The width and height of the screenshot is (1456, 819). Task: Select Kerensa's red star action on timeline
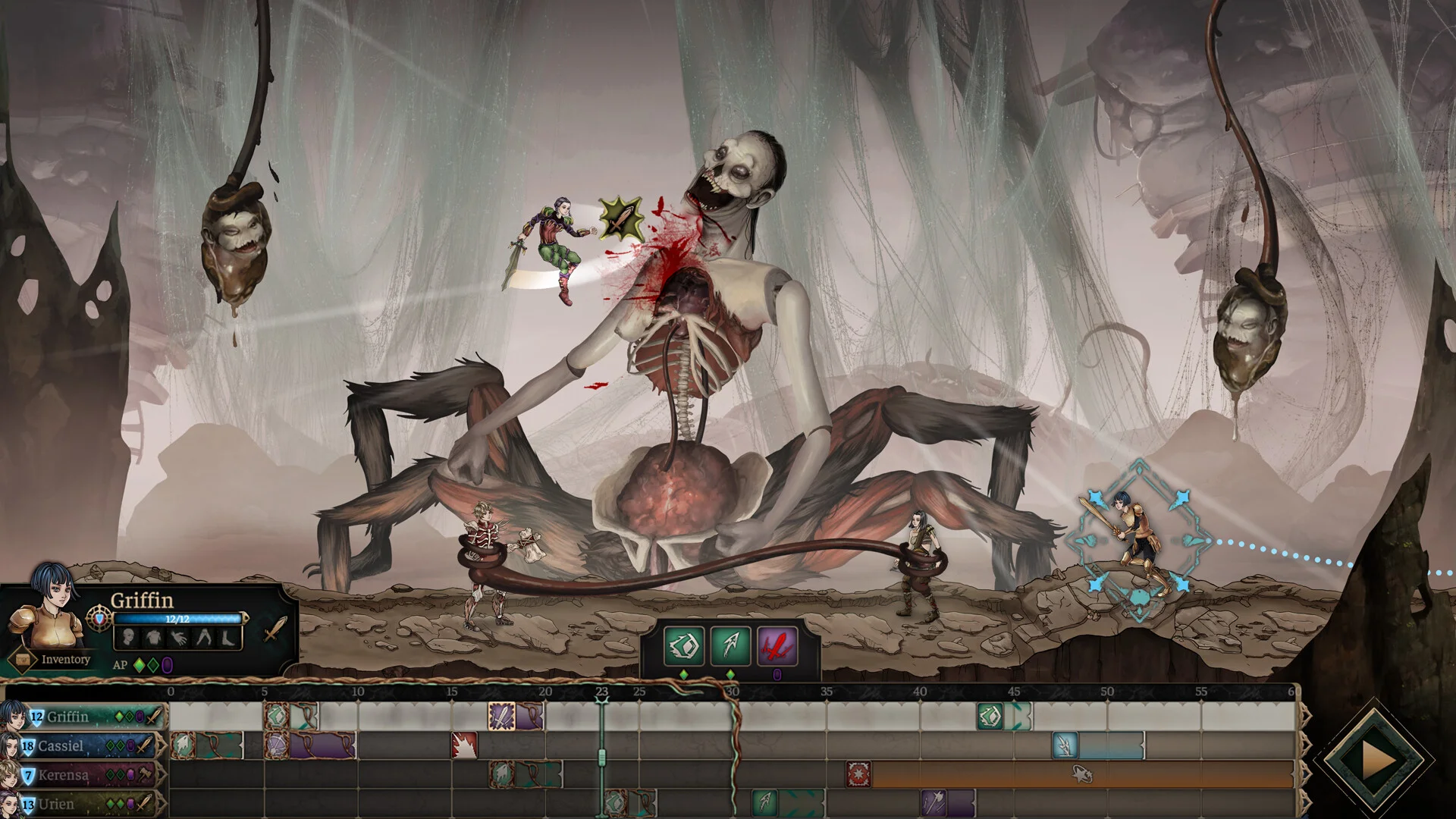click(x=858, y=774)
